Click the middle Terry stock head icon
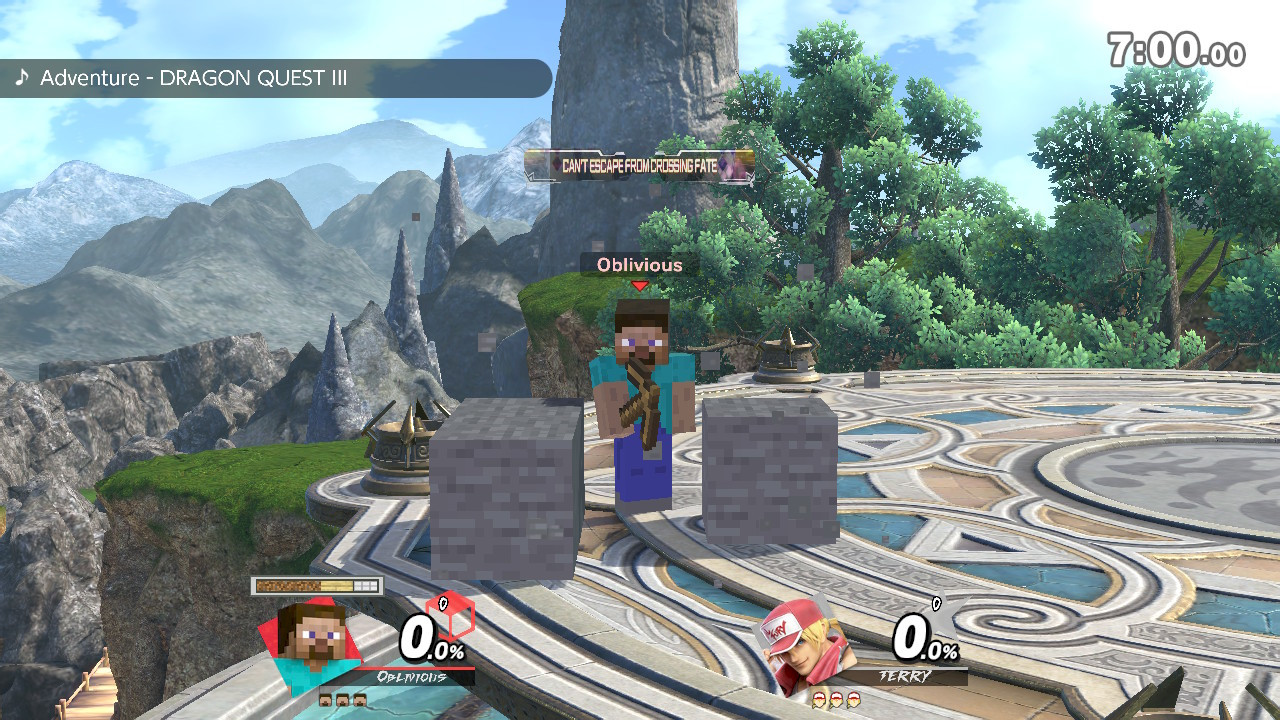 coord(835,700)
